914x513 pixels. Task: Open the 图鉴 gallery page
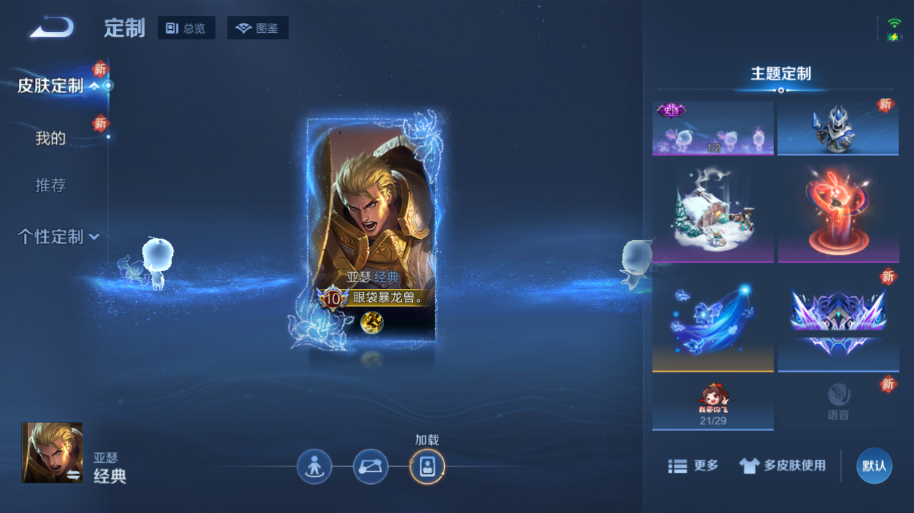257,28
